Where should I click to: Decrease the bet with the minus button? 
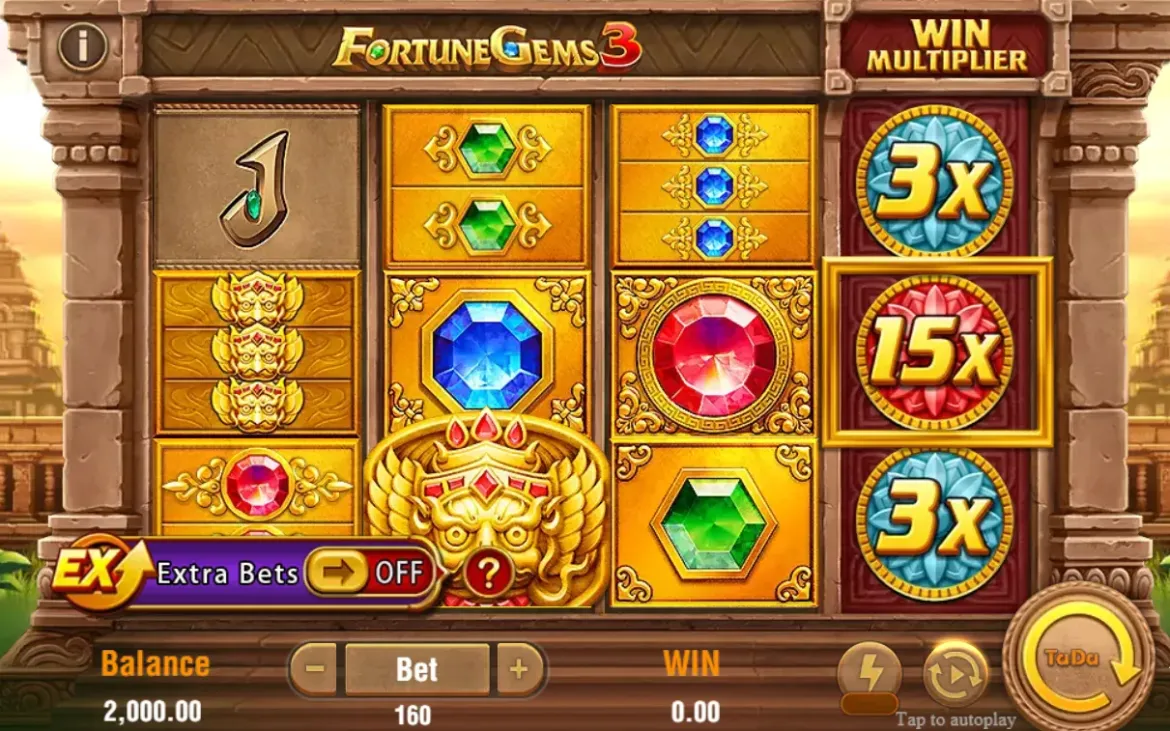pos(316,669)
